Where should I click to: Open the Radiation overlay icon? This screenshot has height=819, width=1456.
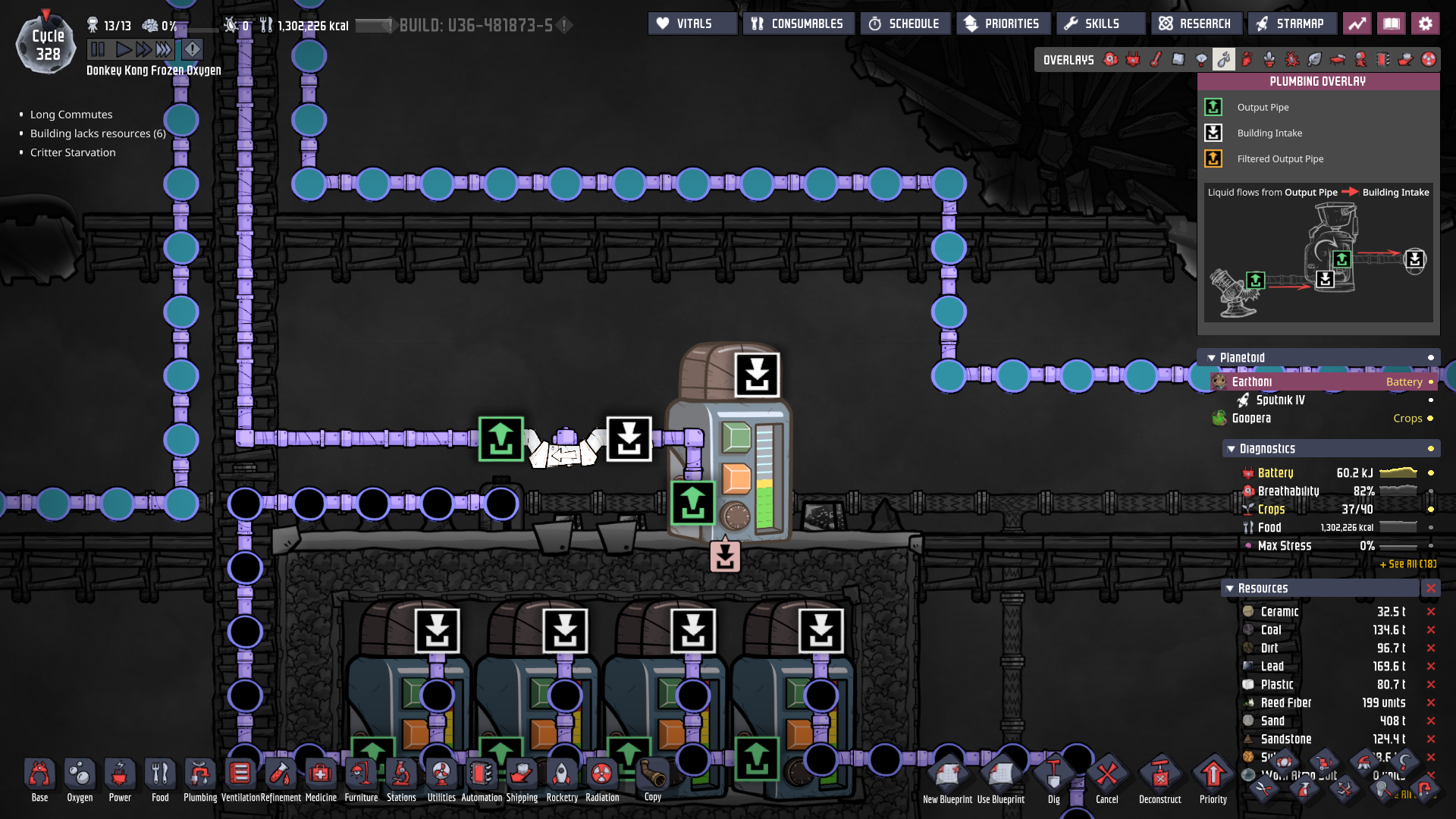tap(1429, 58)
